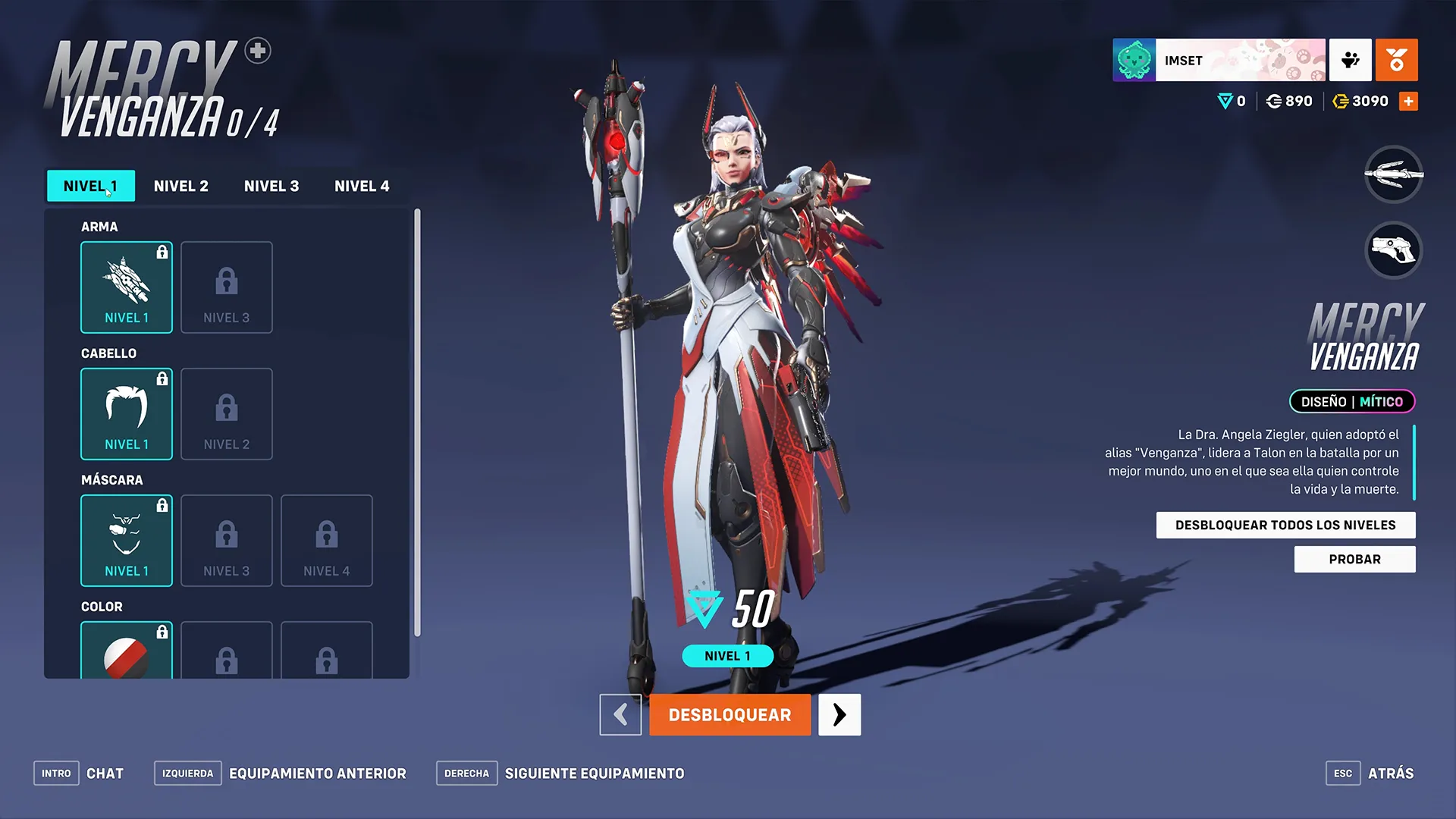The width and height of the screenshot is (1456, 819).
Task: View the blaster pistol weapon preview
Action: pos(1393,250)
